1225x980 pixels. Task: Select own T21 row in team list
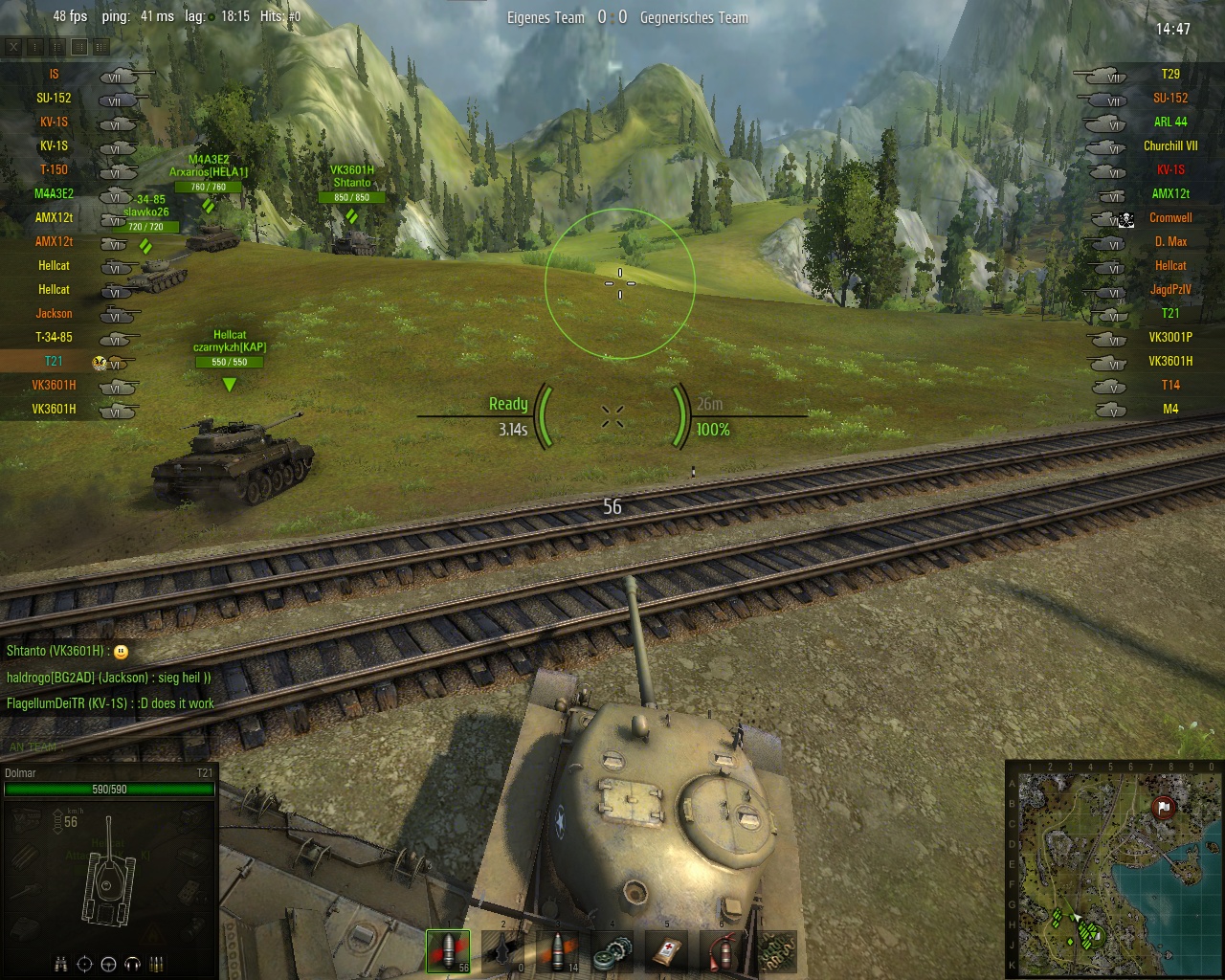[x=54, y=361]
